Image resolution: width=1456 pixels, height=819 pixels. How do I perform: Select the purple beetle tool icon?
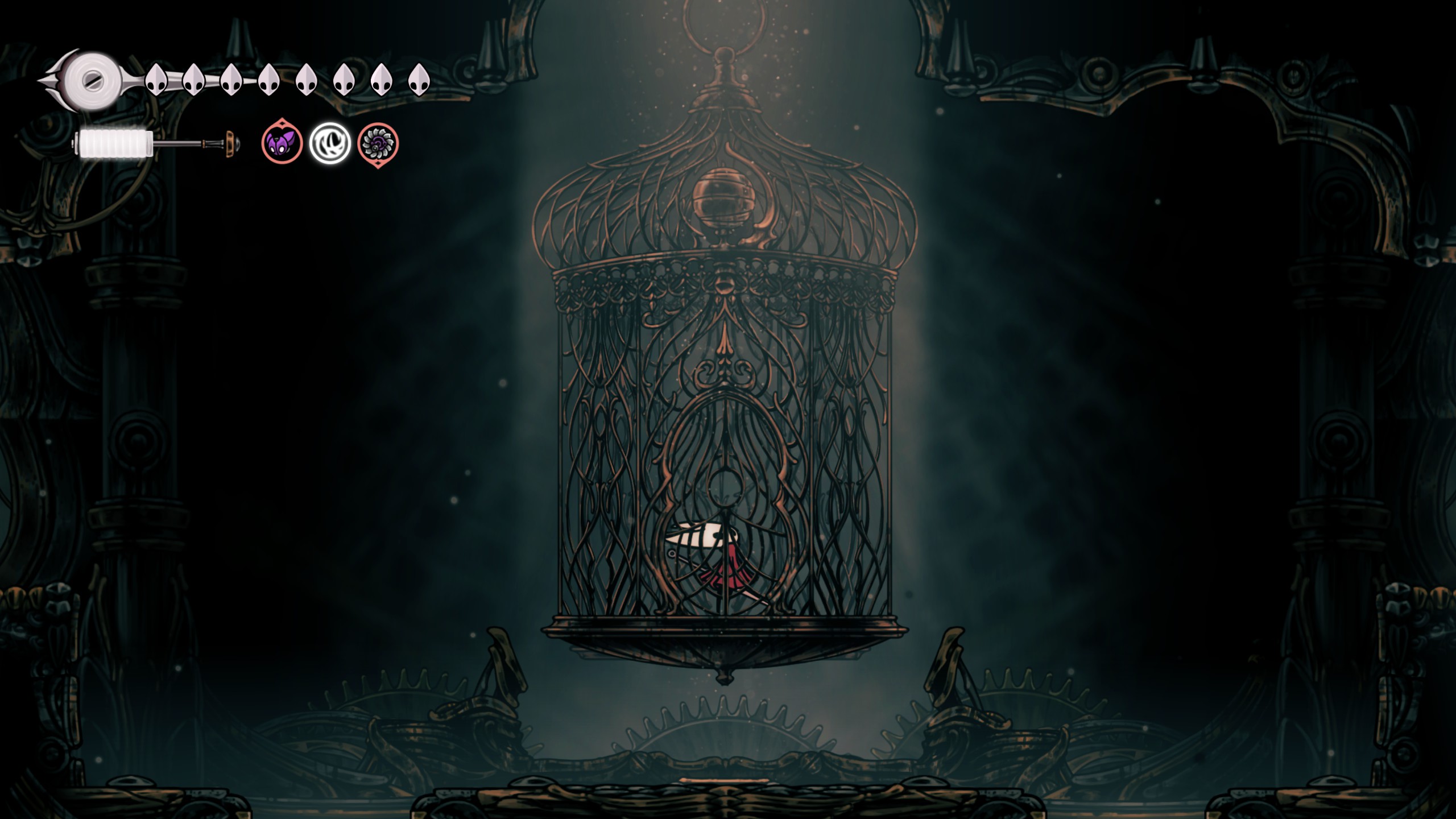coord(282,143)
